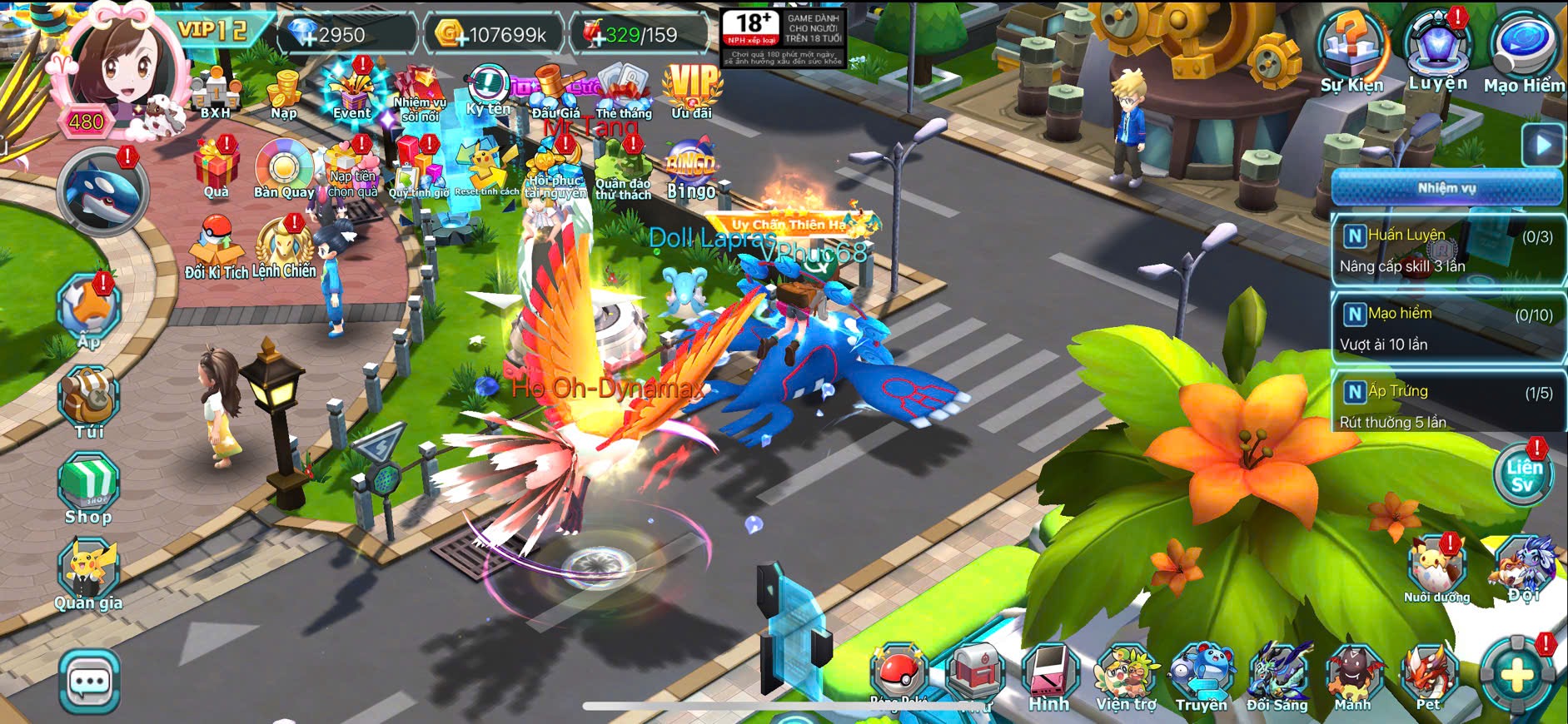Select the Ấp Trứng egg quest
This screenshot has width=1568, height=724.
(x=1446, y=406)
